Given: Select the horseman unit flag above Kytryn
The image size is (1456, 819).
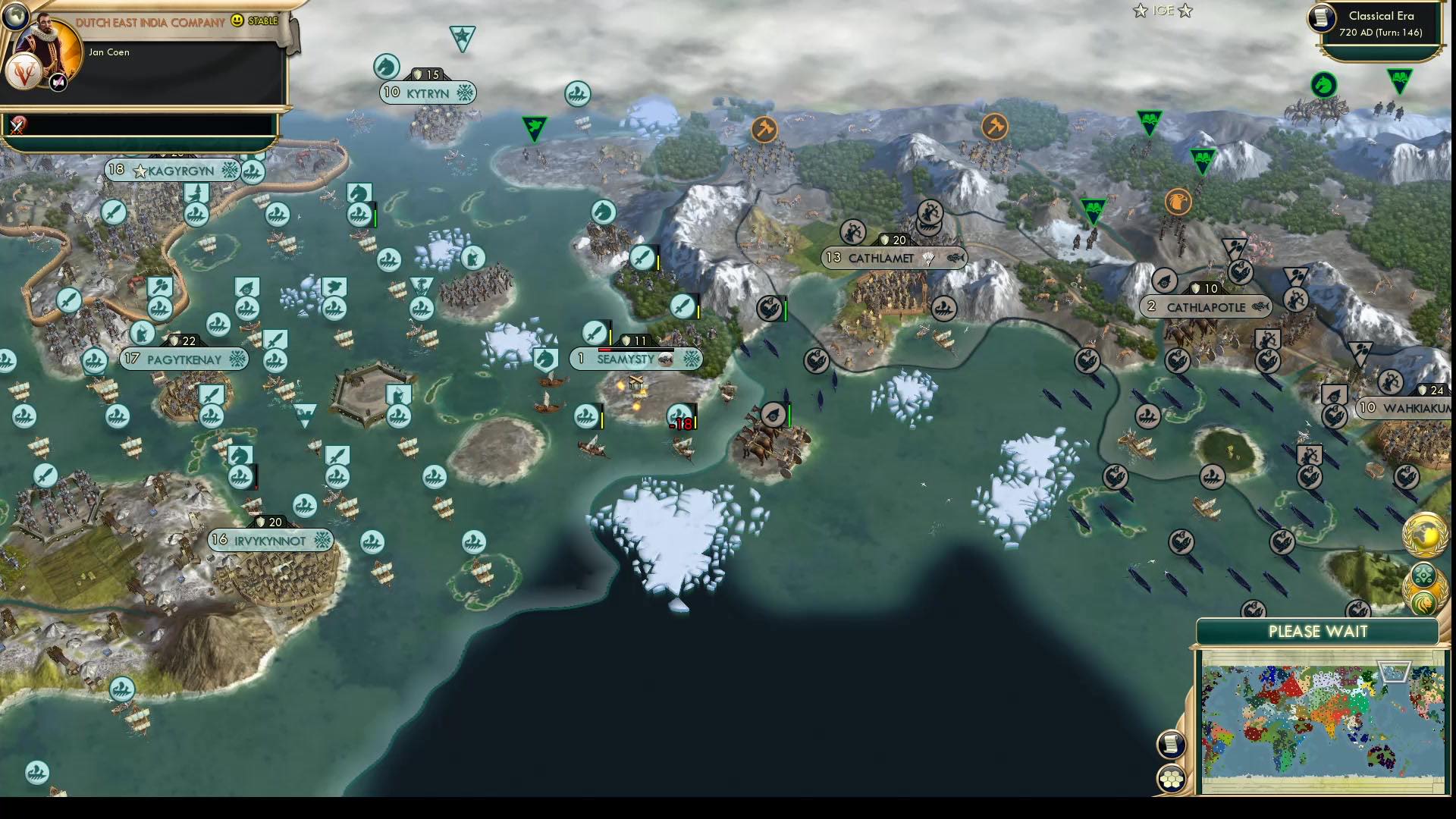Looking at the screenshot, I should (x=385, y=67).
